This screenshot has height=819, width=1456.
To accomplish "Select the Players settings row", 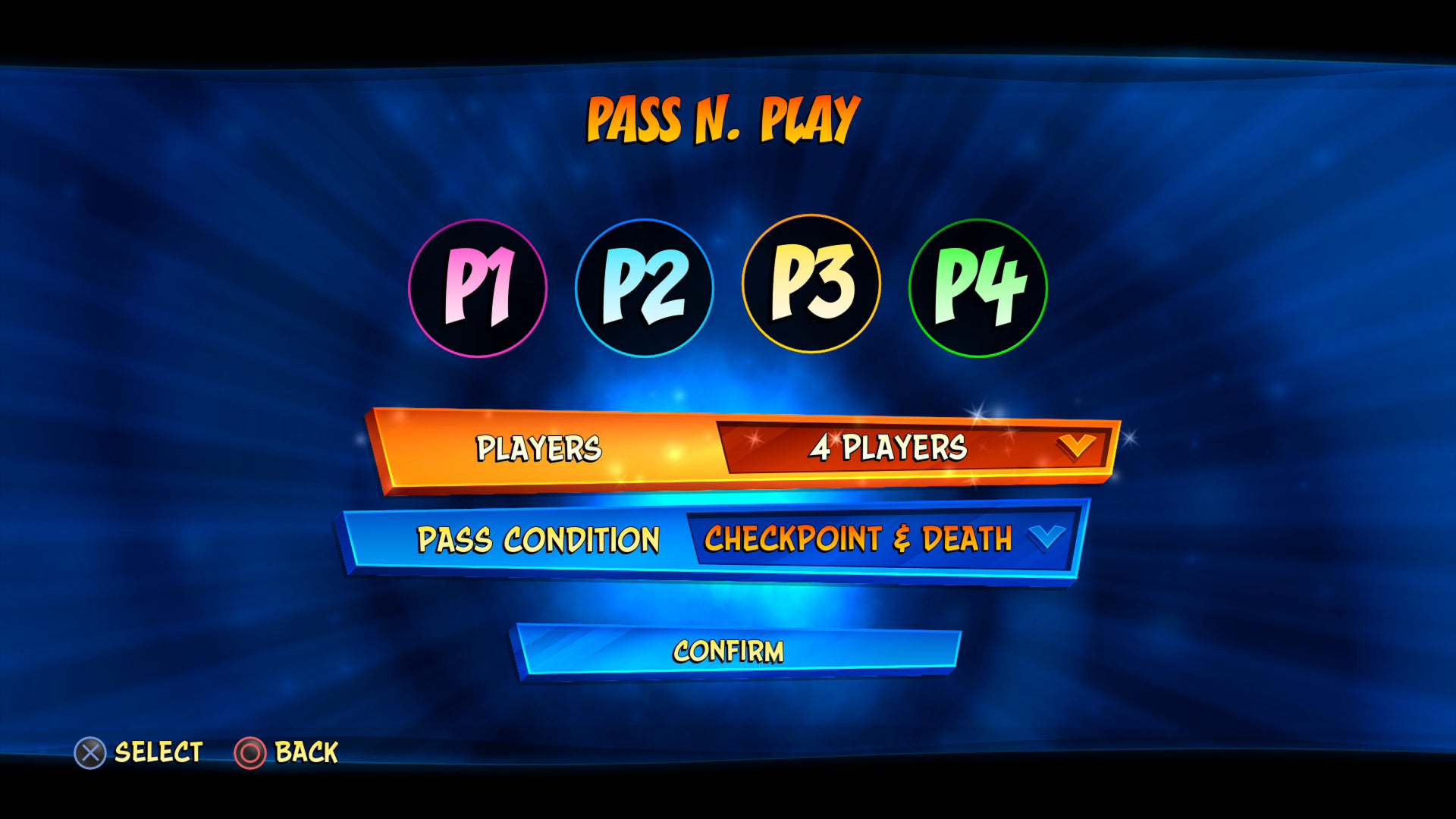I will (539, 448).
